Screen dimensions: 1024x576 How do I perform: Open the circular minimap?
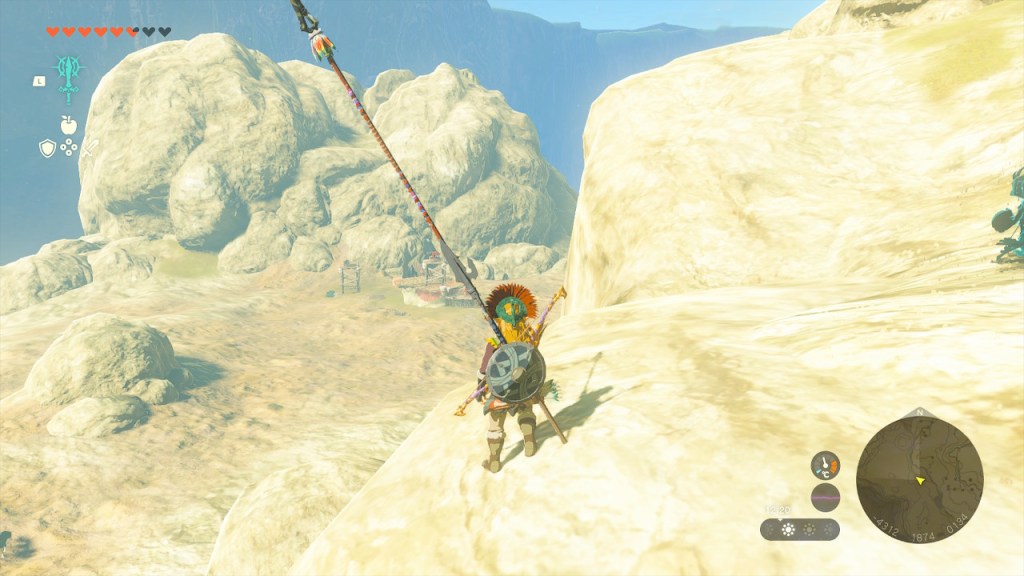[x=919, y=480]
